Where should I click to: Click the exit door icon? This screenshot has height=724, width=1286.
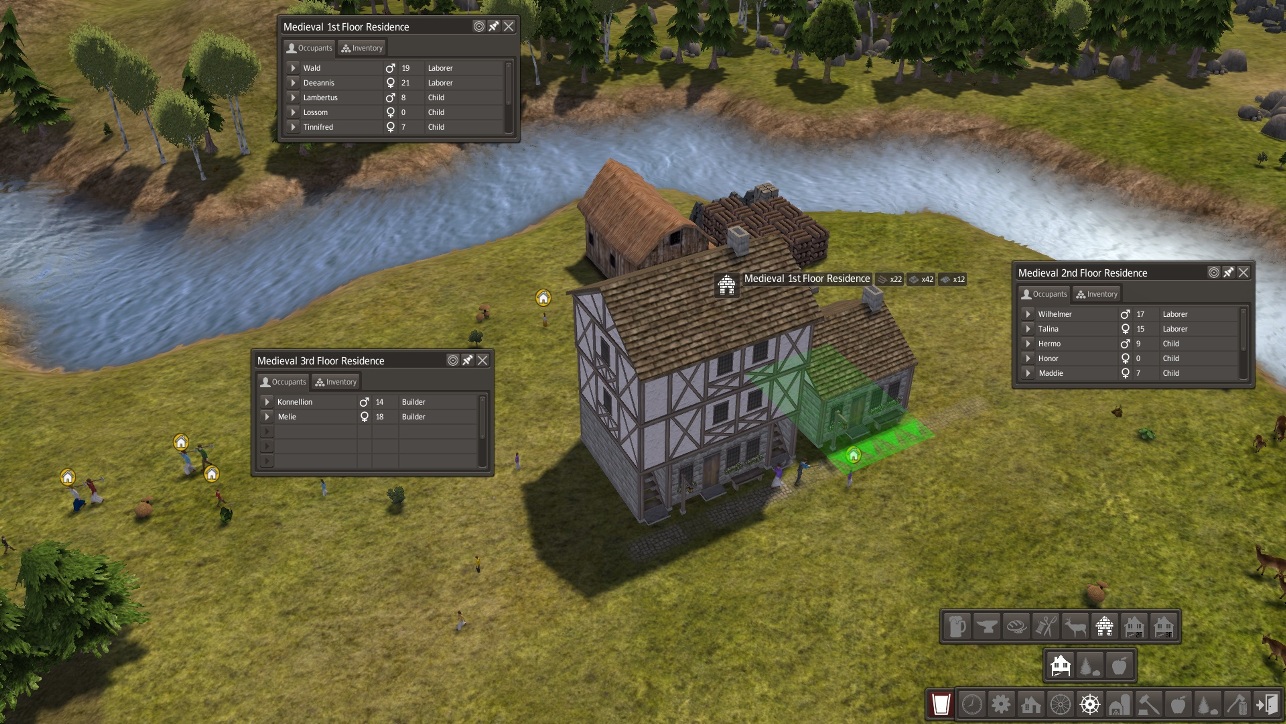1267,704
